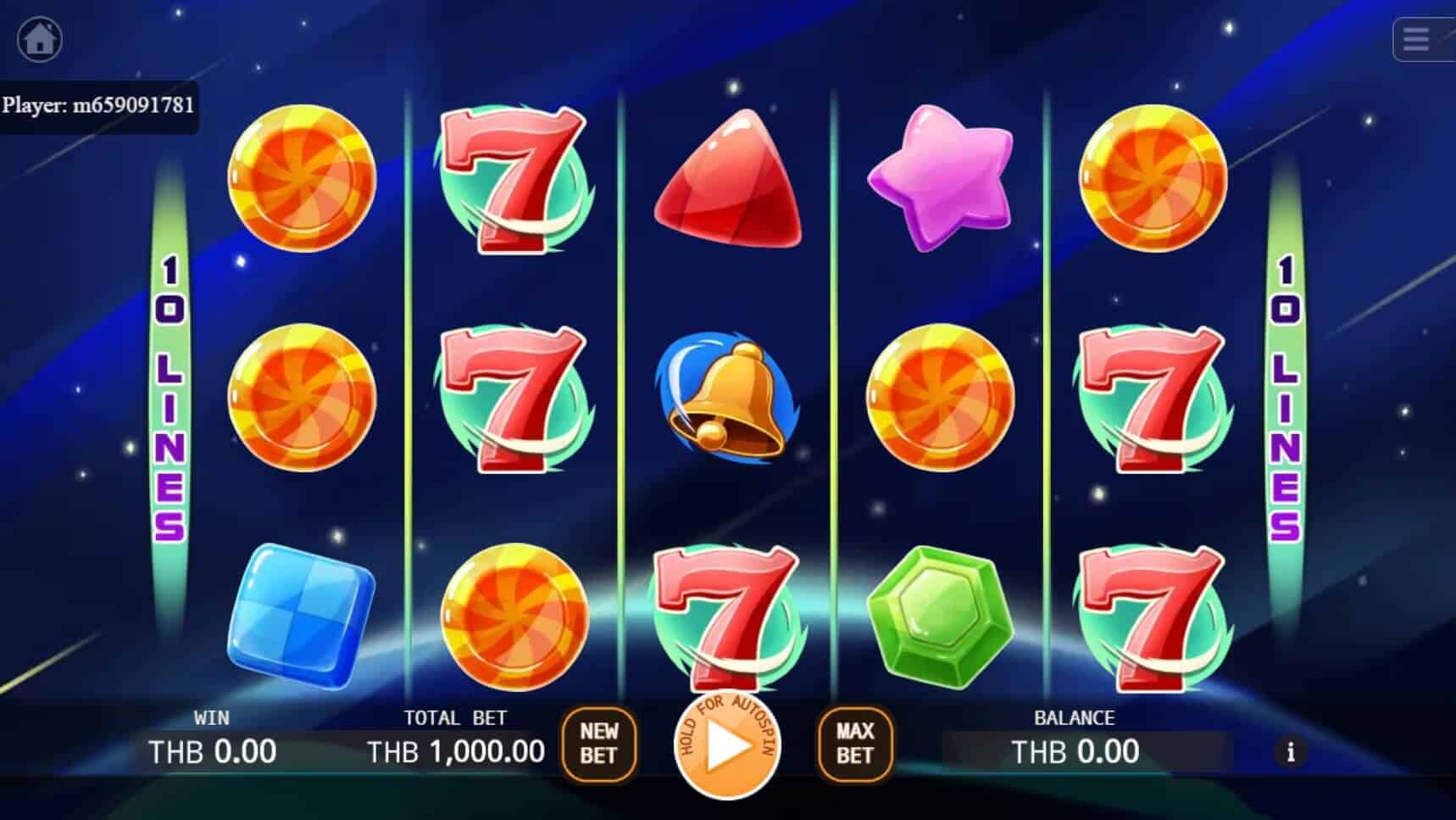Screen dimensions: 1456x820
Task: Click the right 10 LINES banner
Action: pyautogui.click(x=1286, y=397)
